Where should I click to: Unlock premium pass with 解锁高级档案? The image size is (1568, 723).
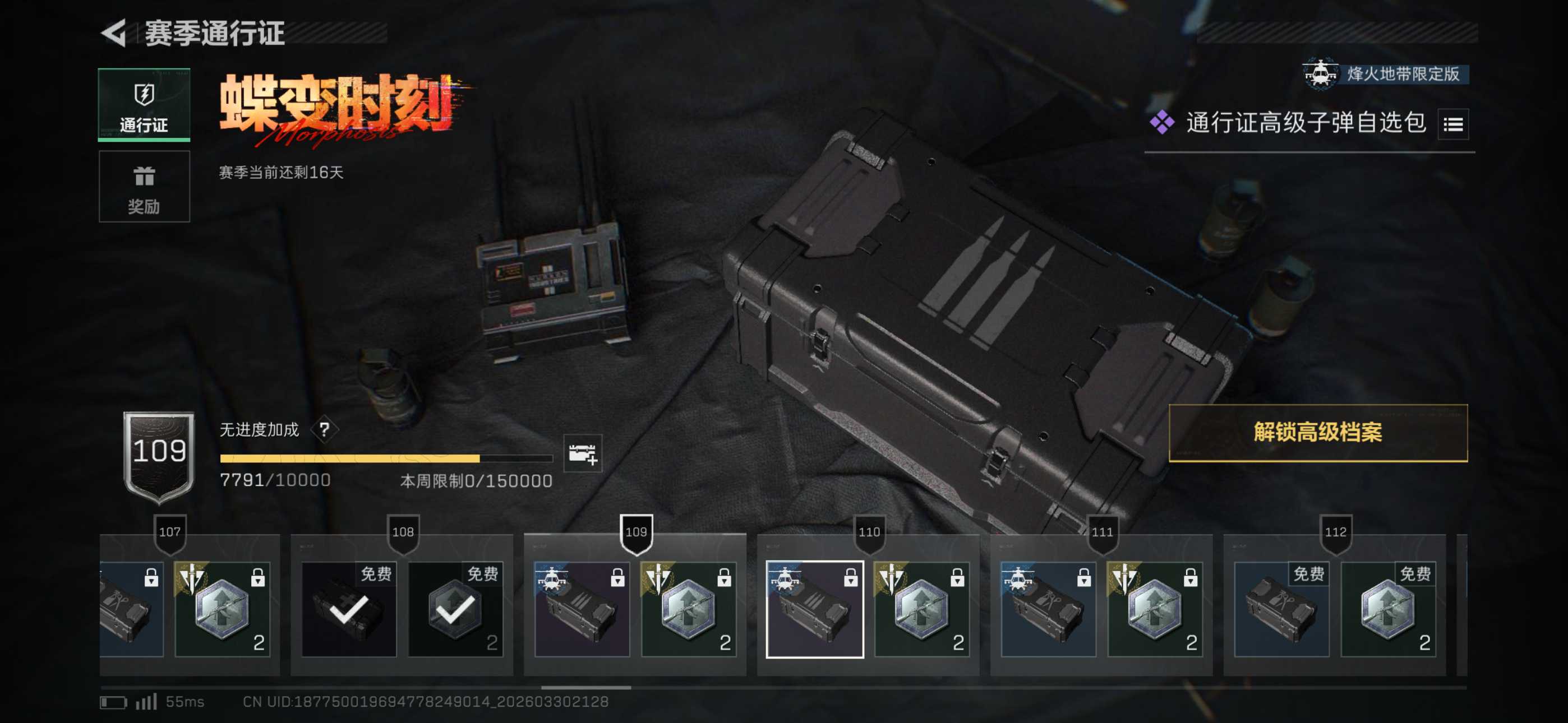point(1317,433)
